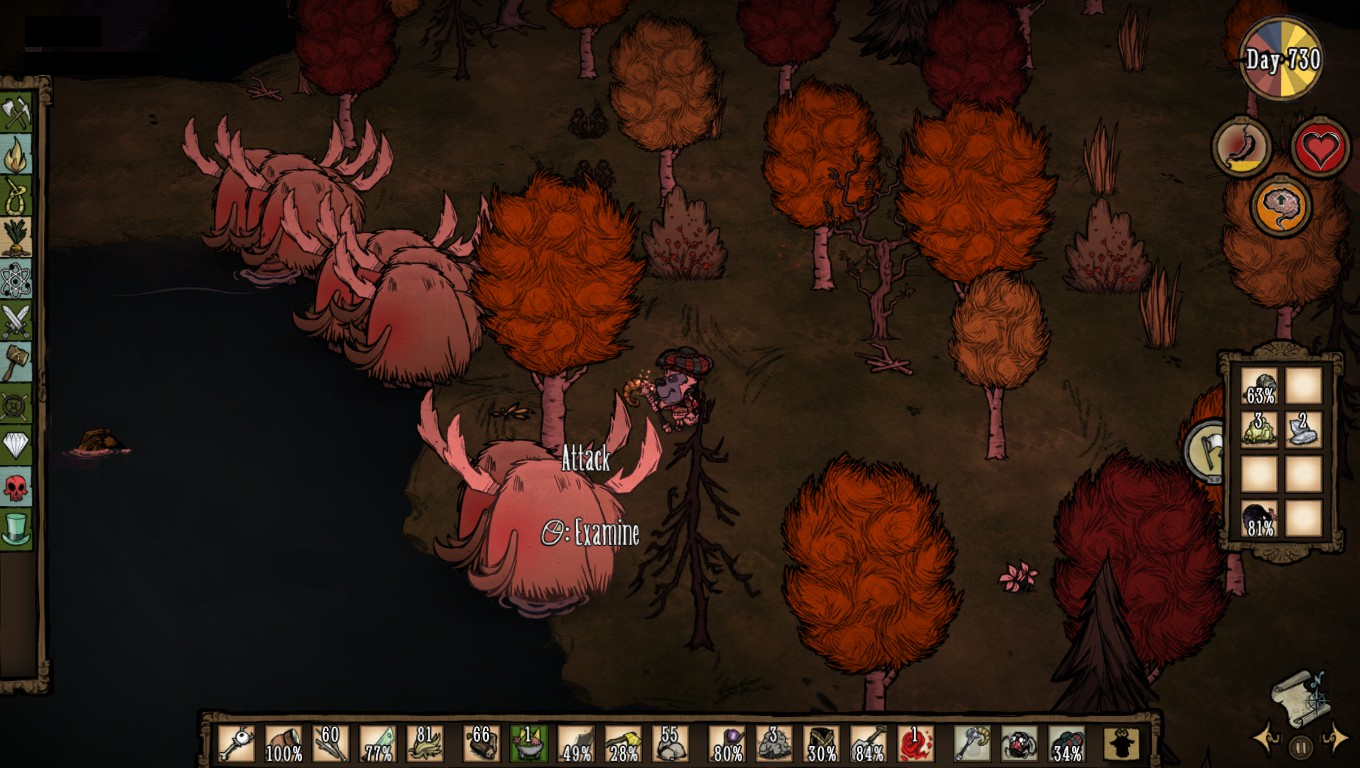Select the crock pot dish in green slot

528,744
